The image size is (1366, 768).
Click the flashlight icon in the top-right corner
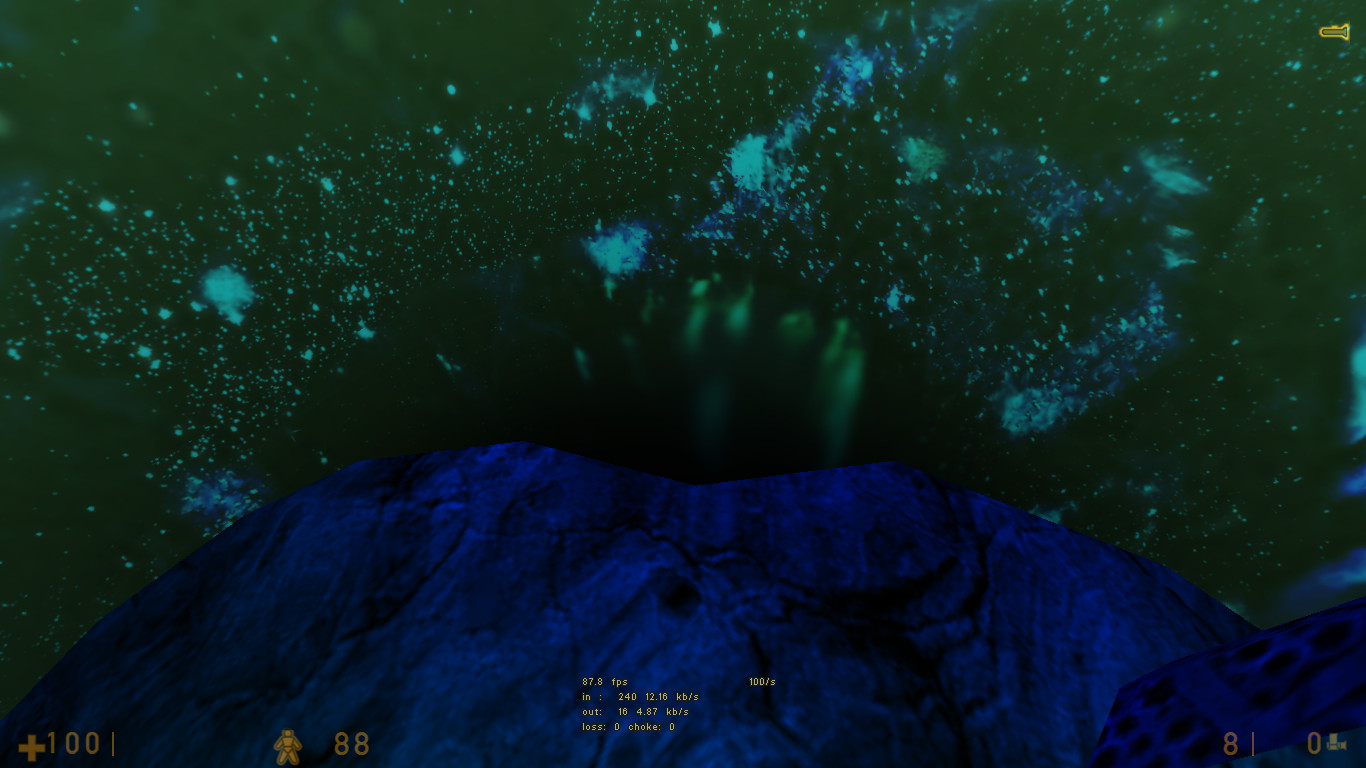pos(1337,32)
